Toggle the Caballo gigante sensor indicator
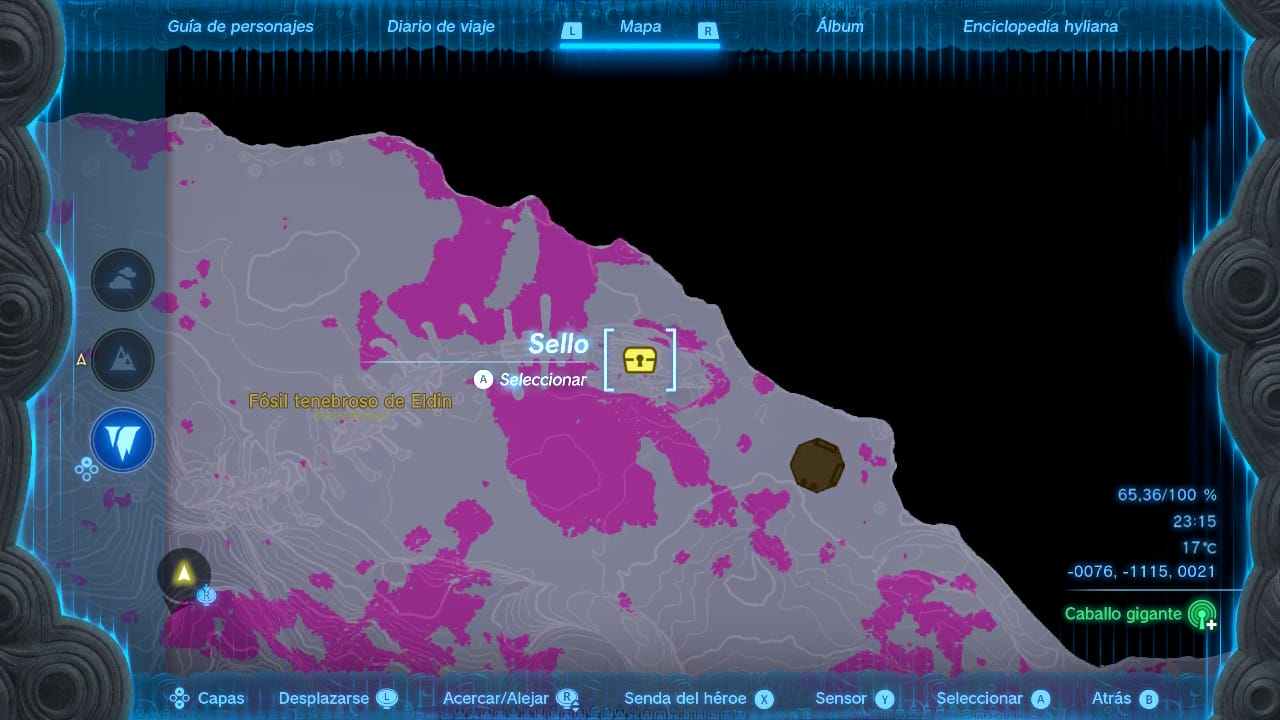The image size is (1280, 720). [x=1201, y=614]
